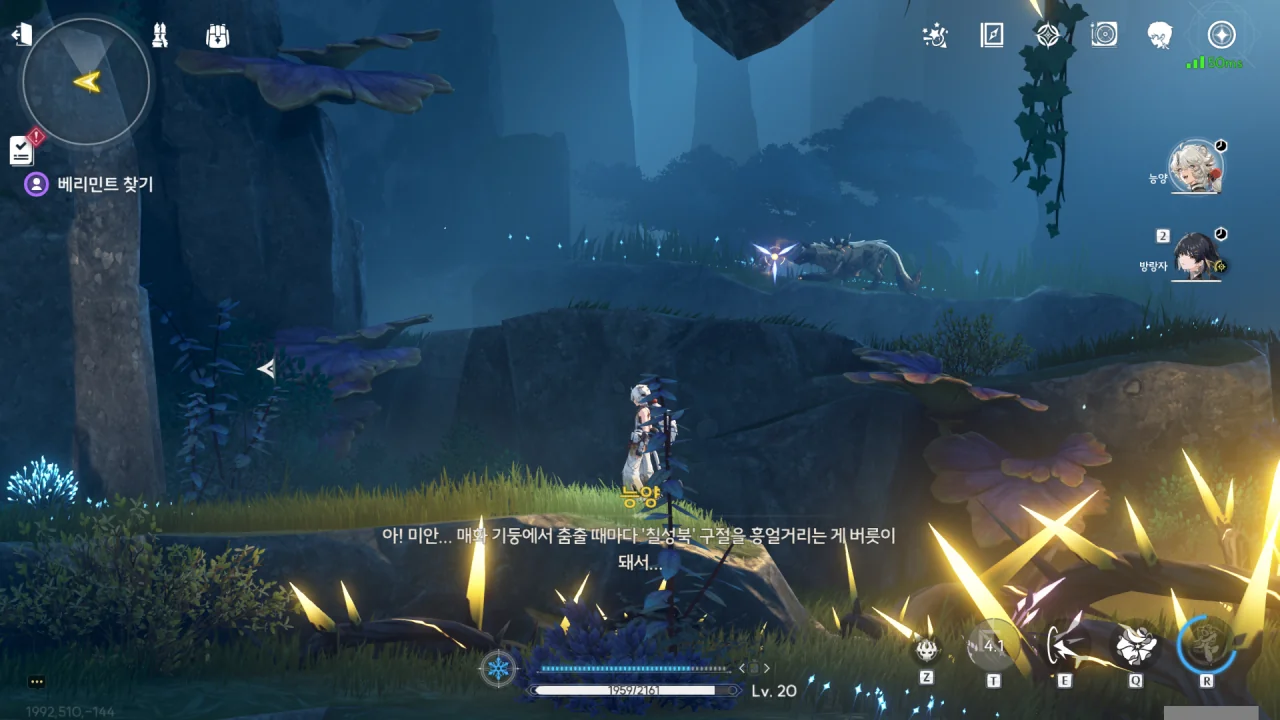Open the quest checklist with red alert
The width and height of the screenshot is (1280, 720).
(22, 149)
